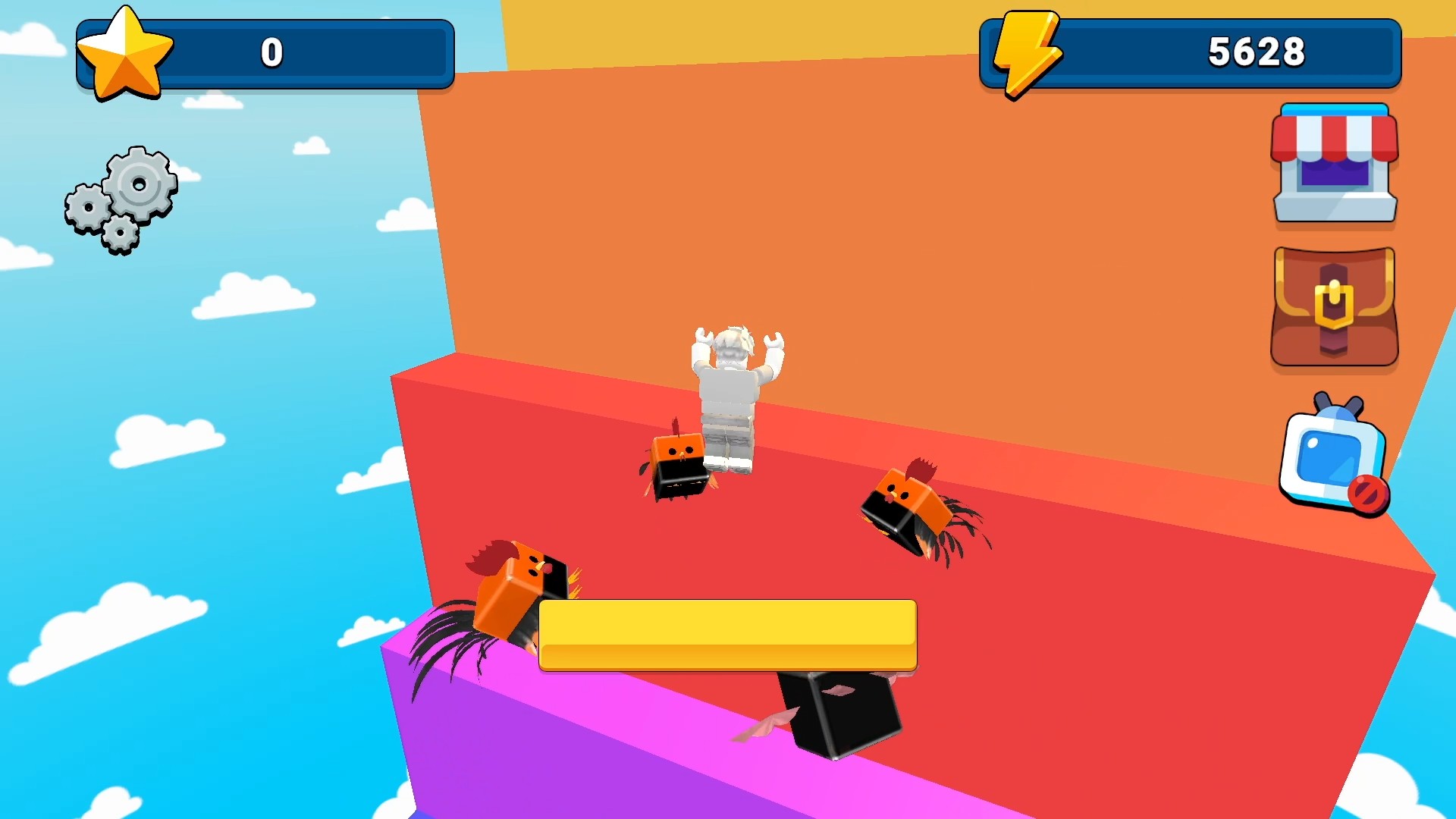The image size is (1456, 819).
Task: Click the golden star icon
Action: click(x=126, y=52)
